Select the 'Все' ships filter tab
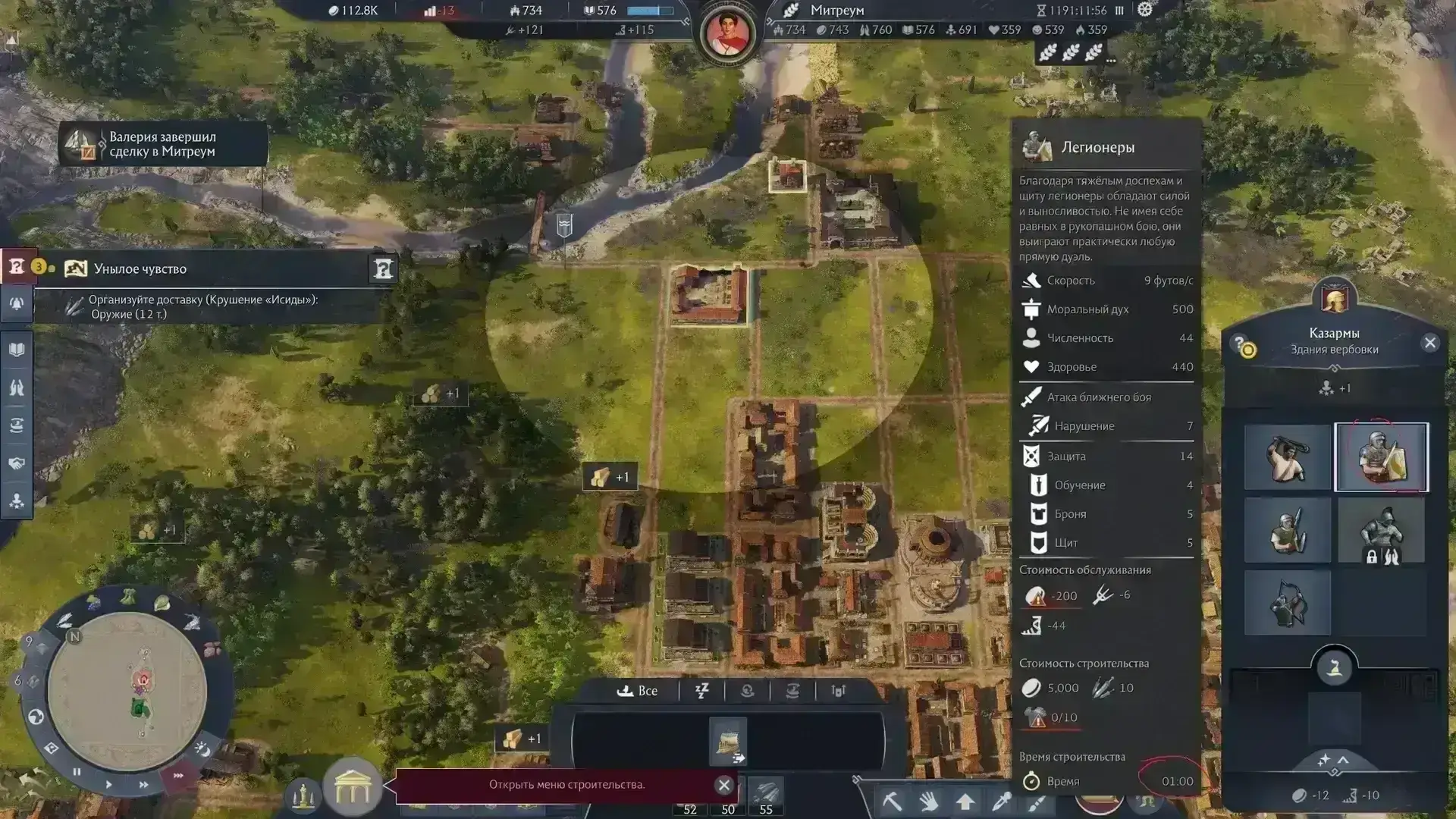1456x819 pixels. tap(638, 691)
